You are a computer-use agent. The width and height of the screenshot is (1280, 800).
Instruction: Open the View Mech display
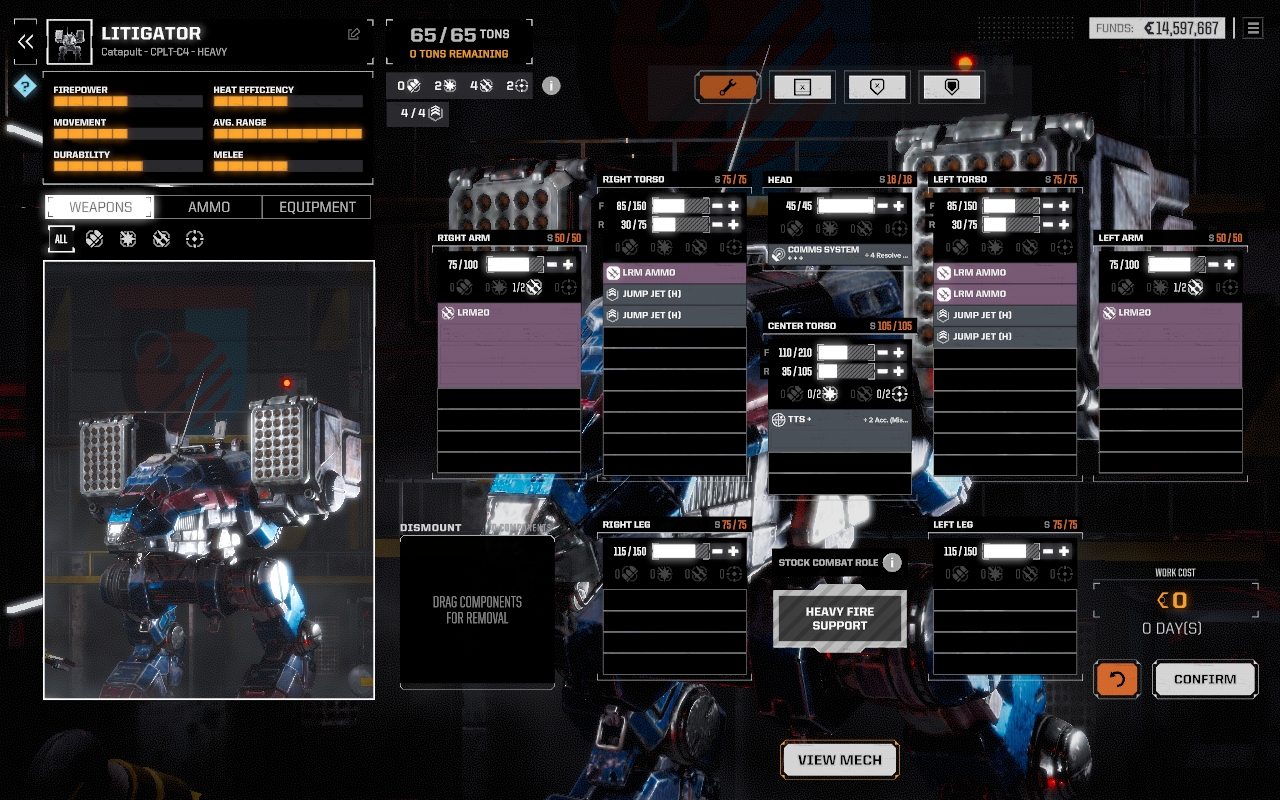(x=839, y=760)
